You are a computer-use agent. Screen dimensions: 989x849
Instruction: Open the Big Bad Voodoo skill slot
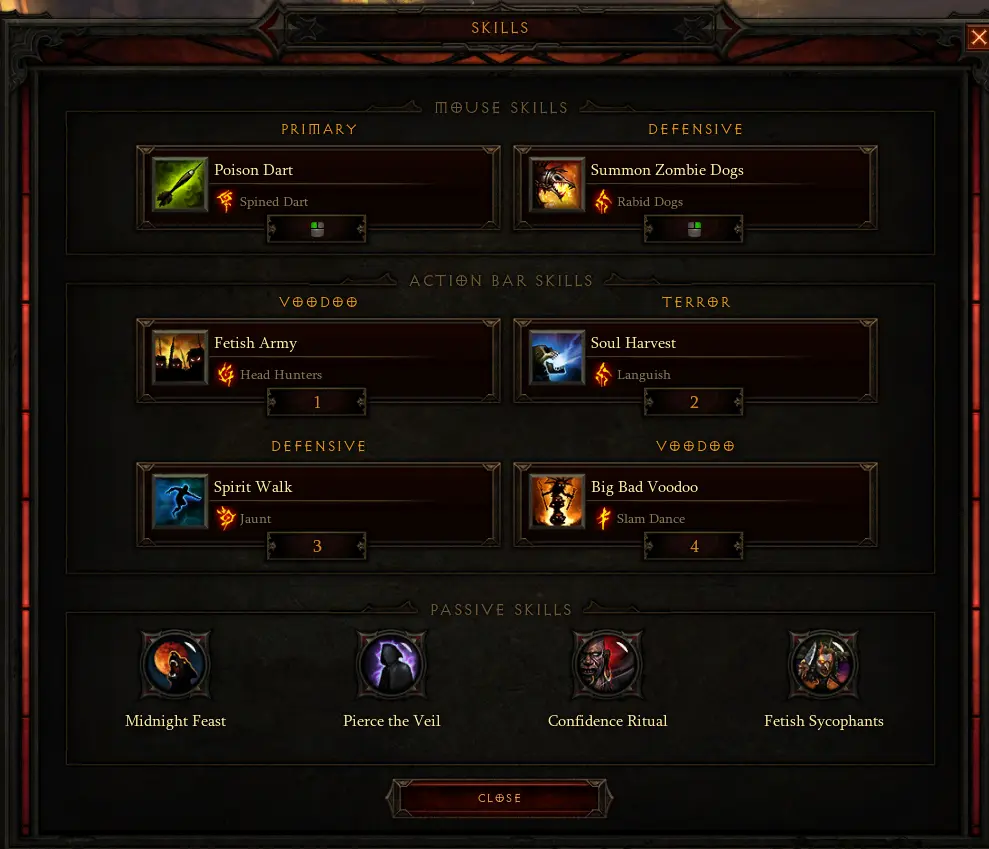click(695, 503)
